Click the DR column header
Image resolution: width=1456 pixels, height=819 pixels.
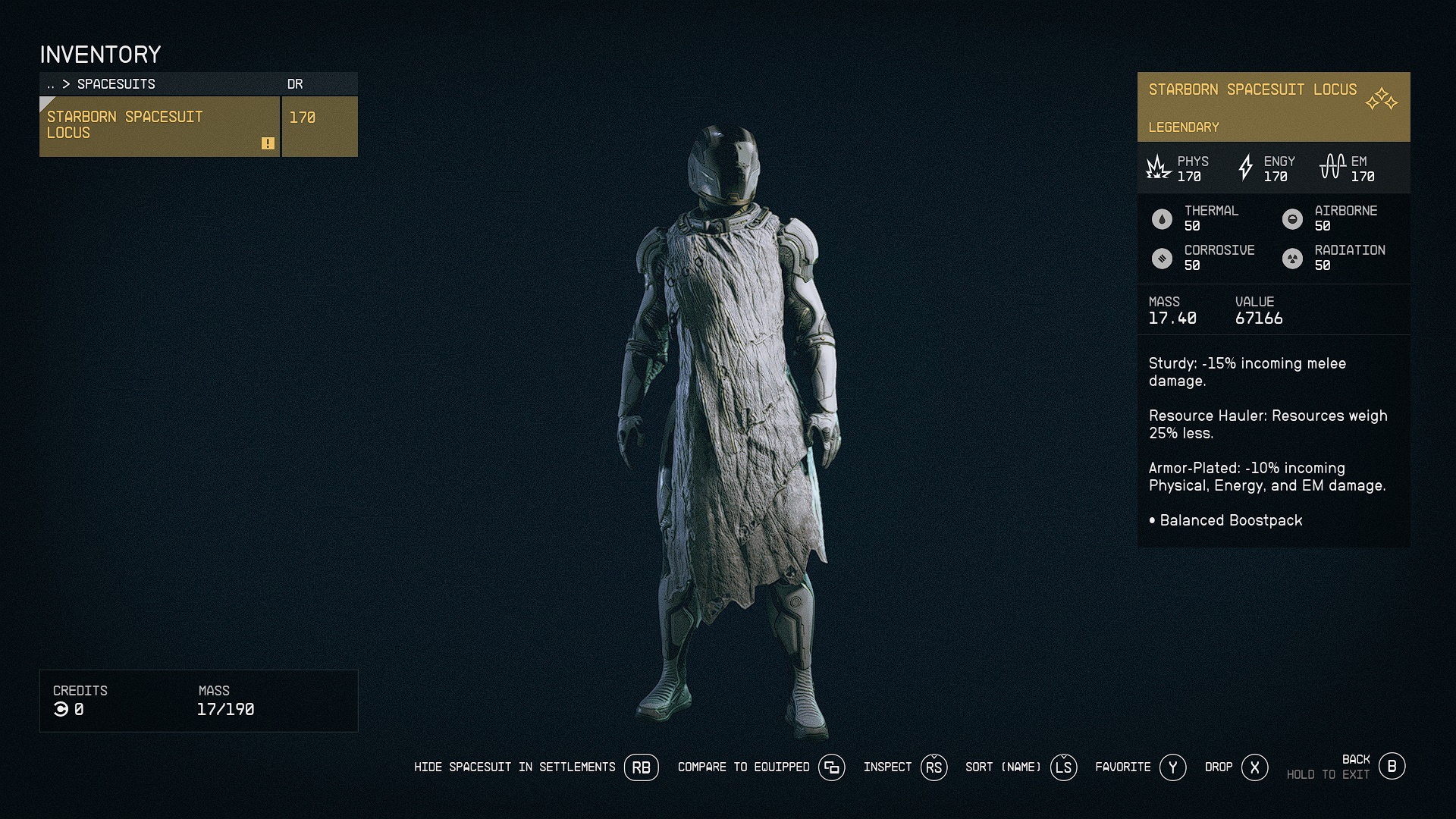point(295,84)
